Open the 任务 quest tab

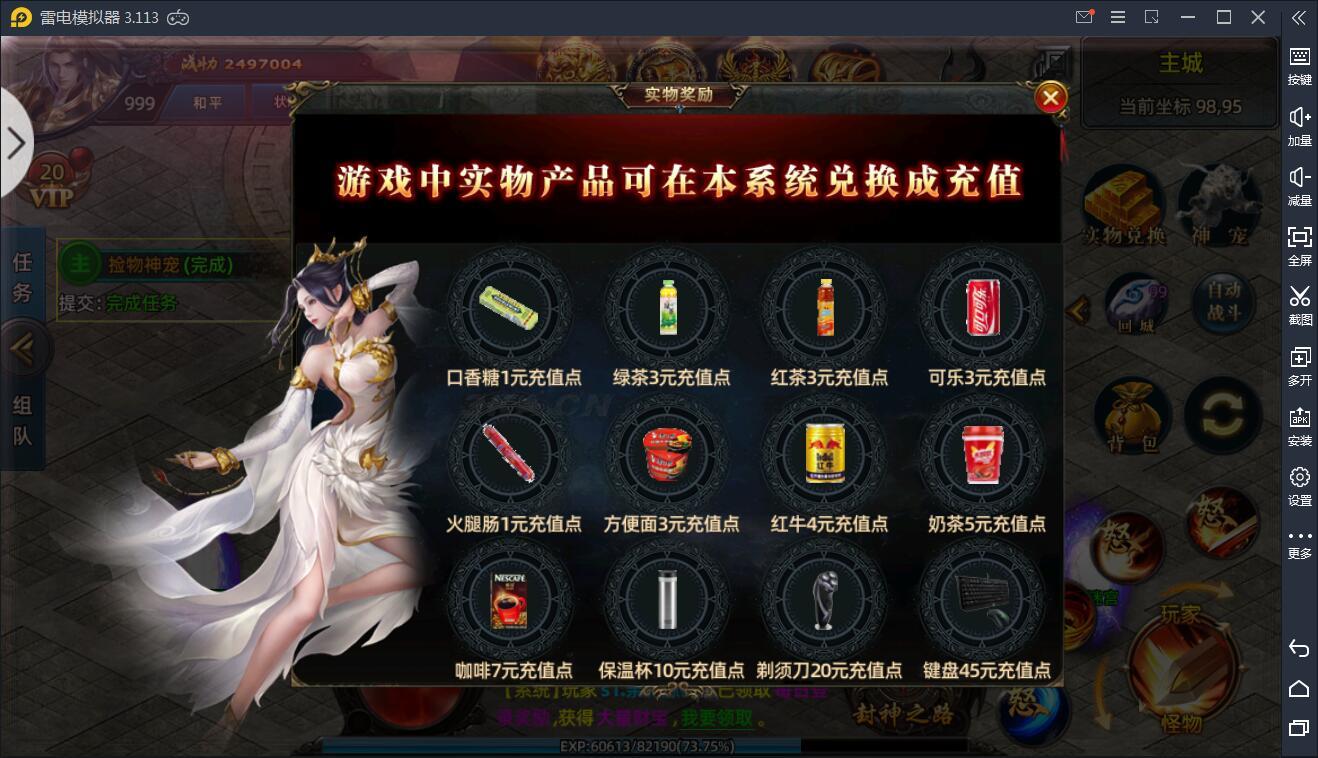(22, 277)
